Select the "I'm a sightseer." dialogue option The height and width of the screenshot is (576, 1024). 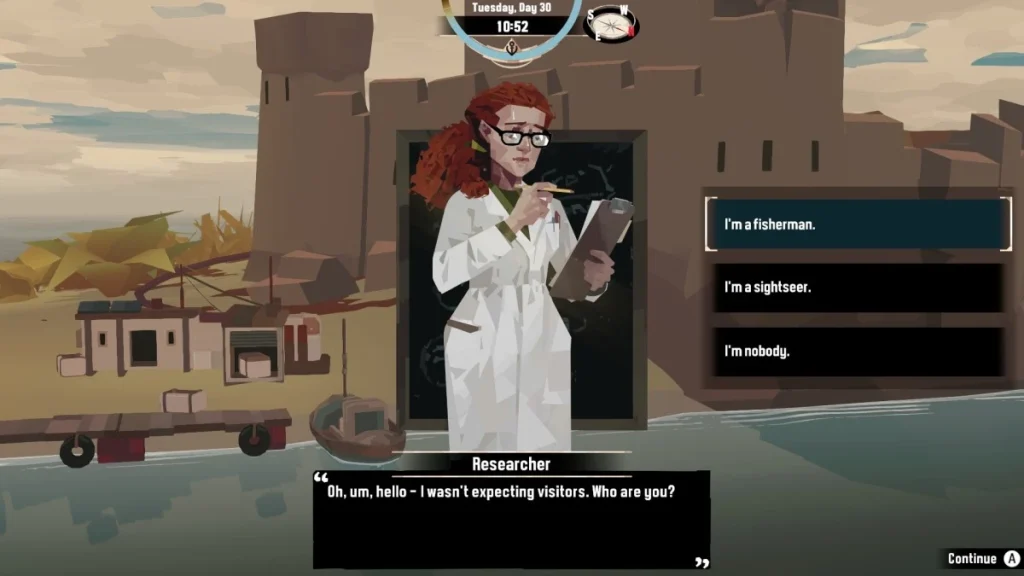click(856, 288)
